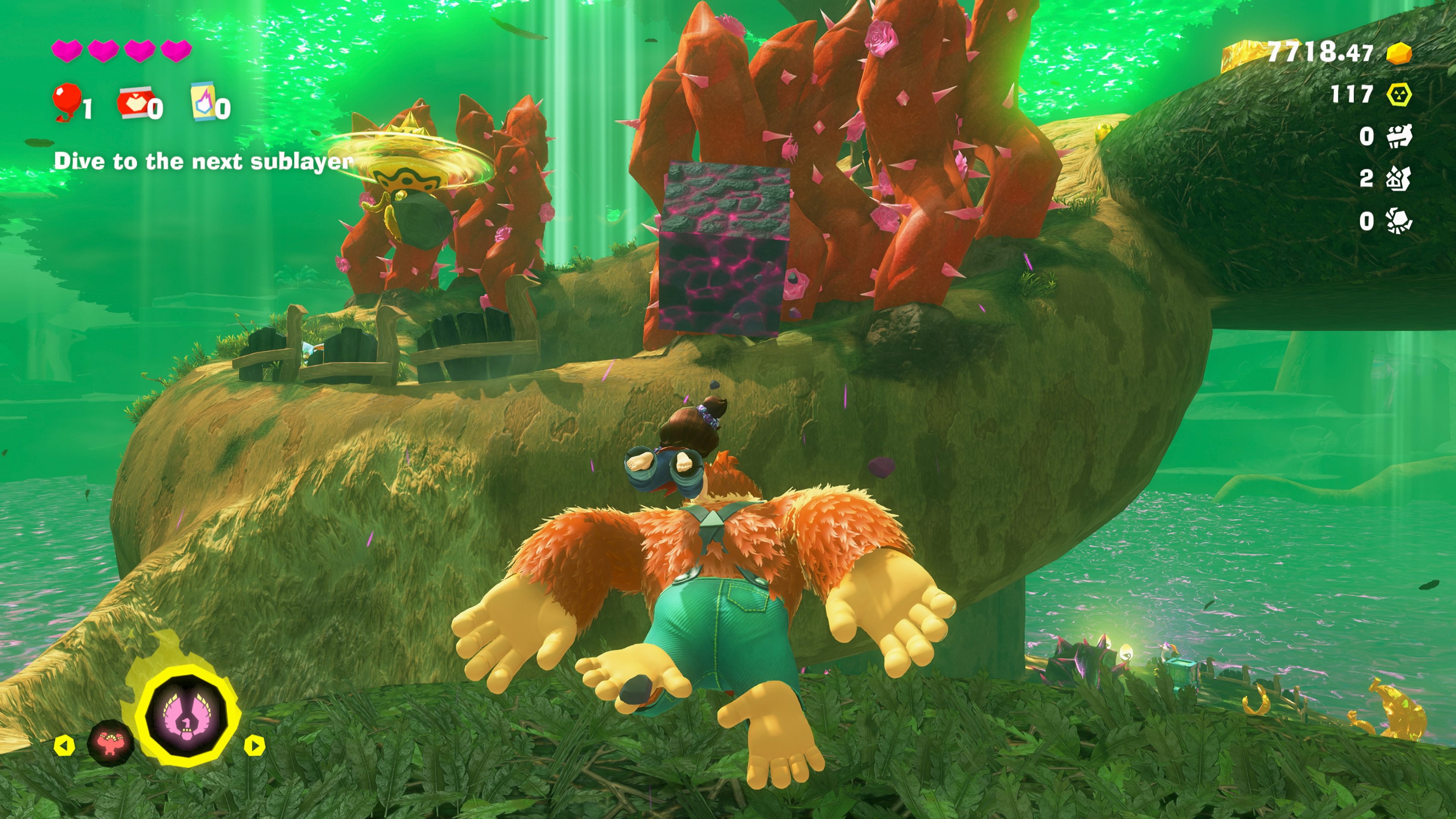Click the right arrow of the Bananza selector

click(x=254, y=746)
